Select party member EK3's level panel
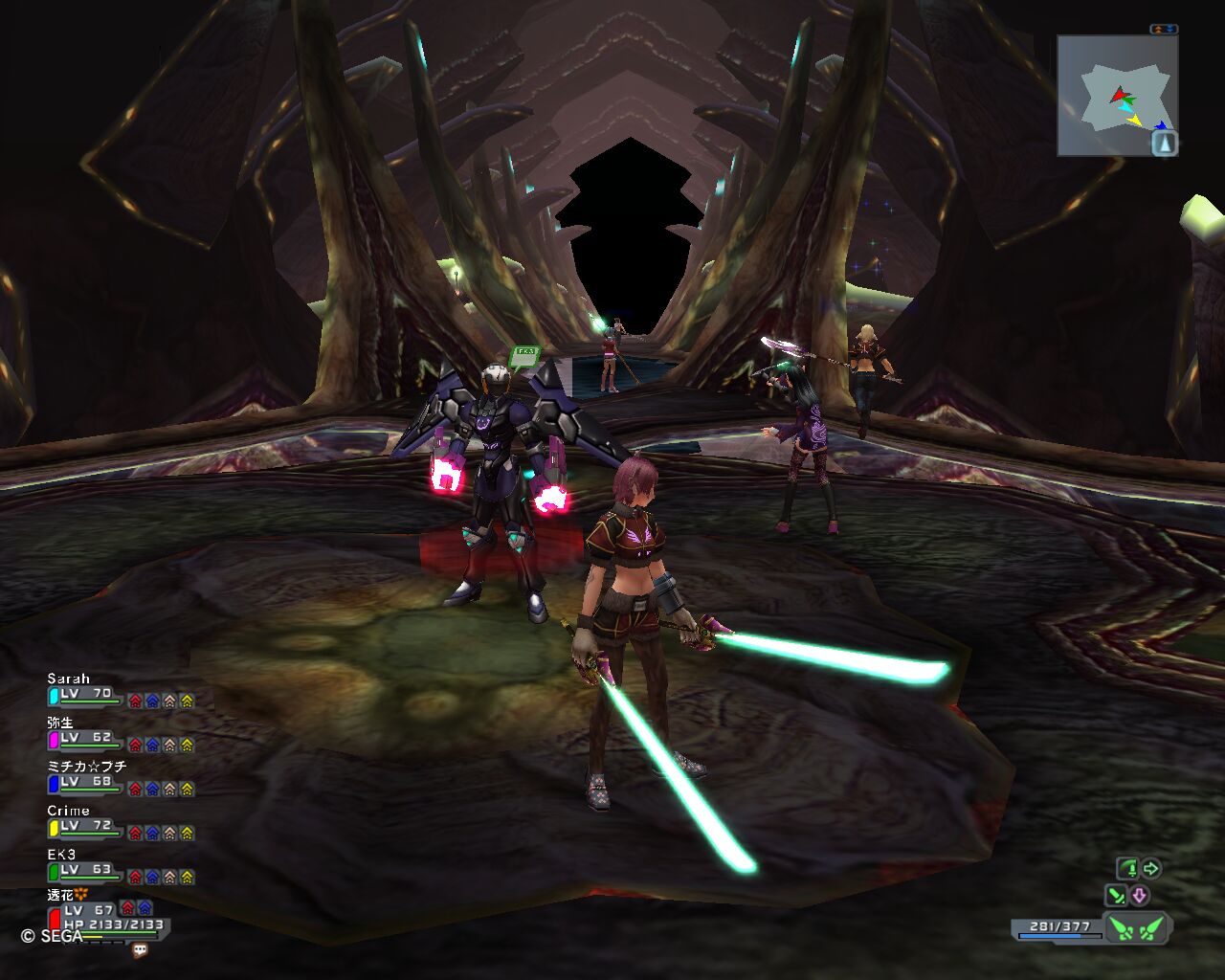Screen dimensions: 1225x980 [x=86, y=871]
